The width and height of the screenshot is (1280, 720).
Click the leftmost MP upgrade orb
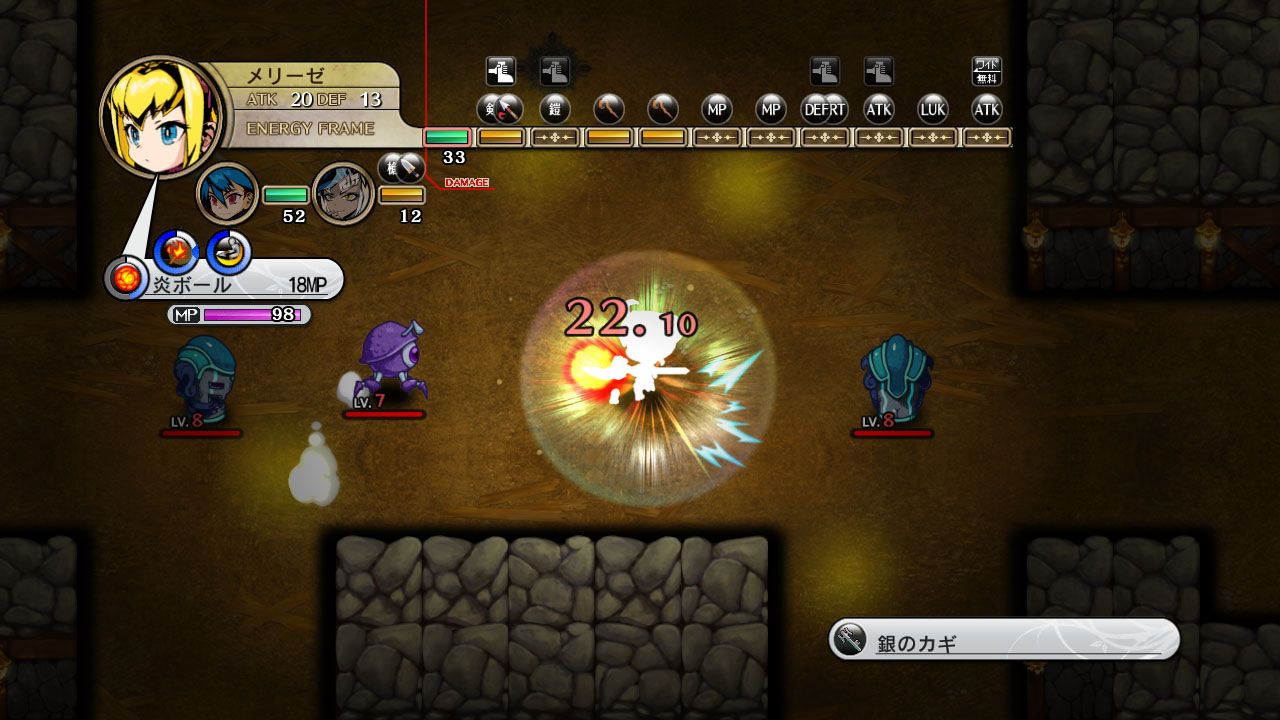716,110
